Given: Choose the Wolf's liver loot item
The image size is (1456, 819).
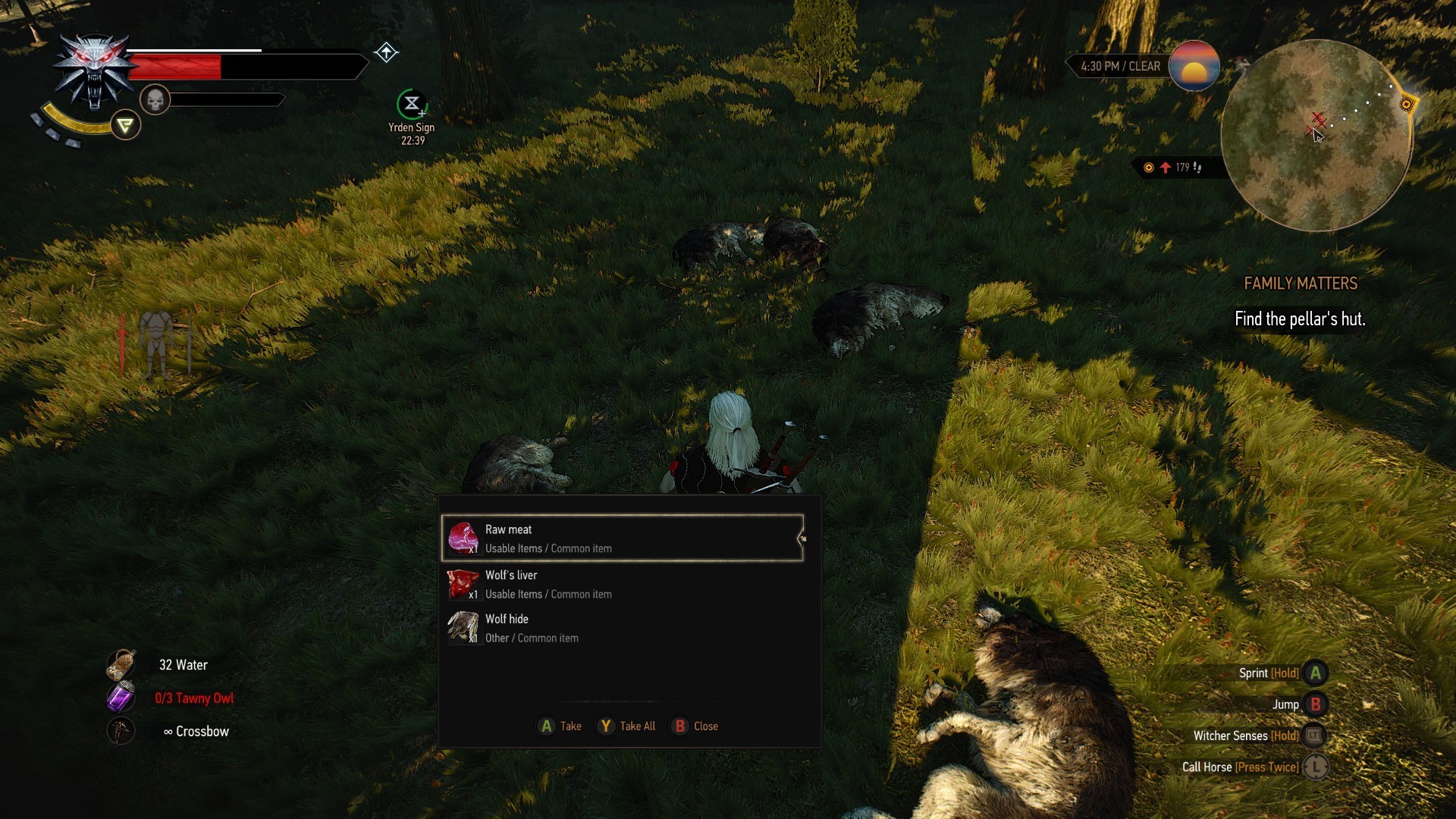Looking at the screenshot, I should pyautogui.click(x=622, y=585).
